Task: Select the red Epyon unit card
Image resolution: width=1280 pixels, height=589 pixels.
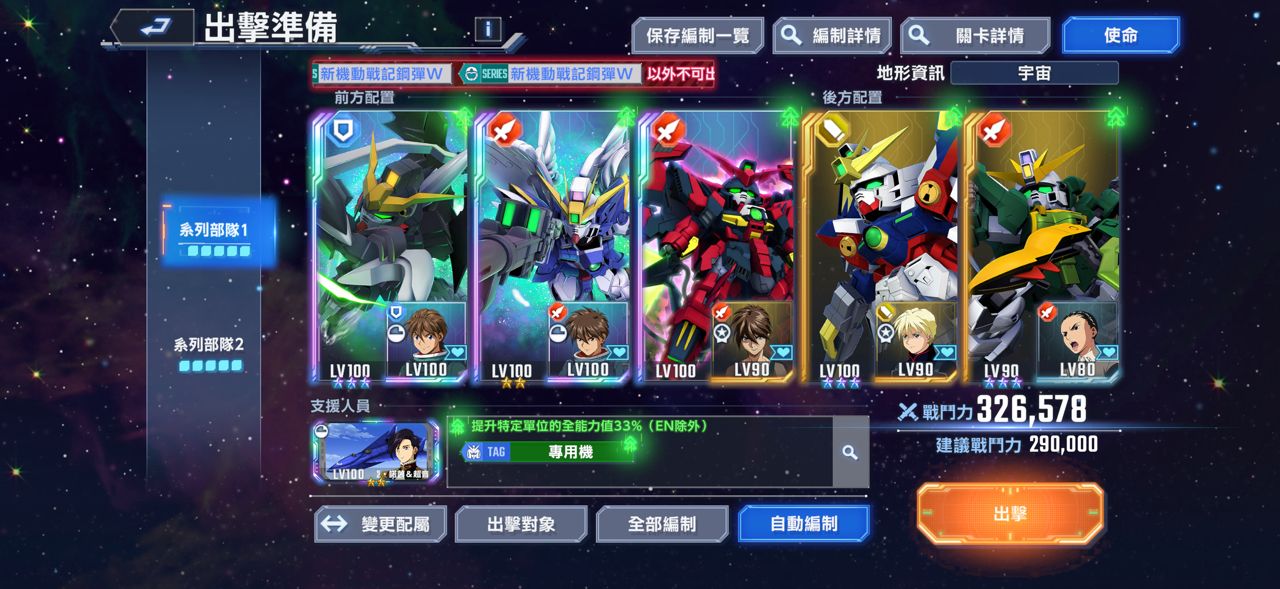Action: click(x=716, y=220)
